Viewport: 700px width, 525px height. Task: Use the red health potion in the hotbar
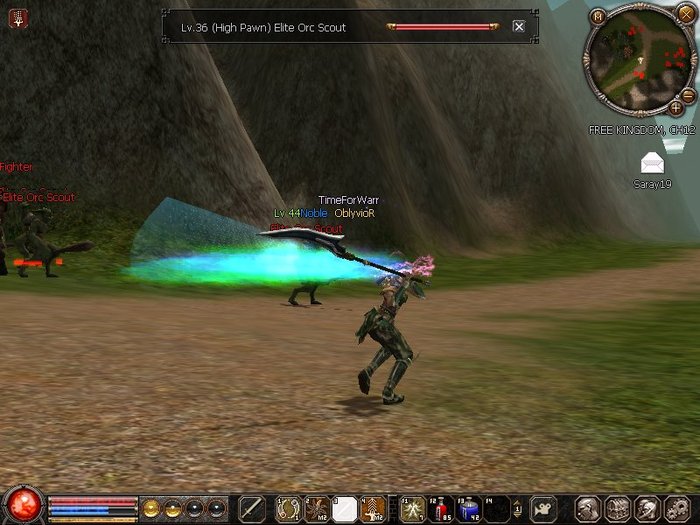[x=441, y=508]
